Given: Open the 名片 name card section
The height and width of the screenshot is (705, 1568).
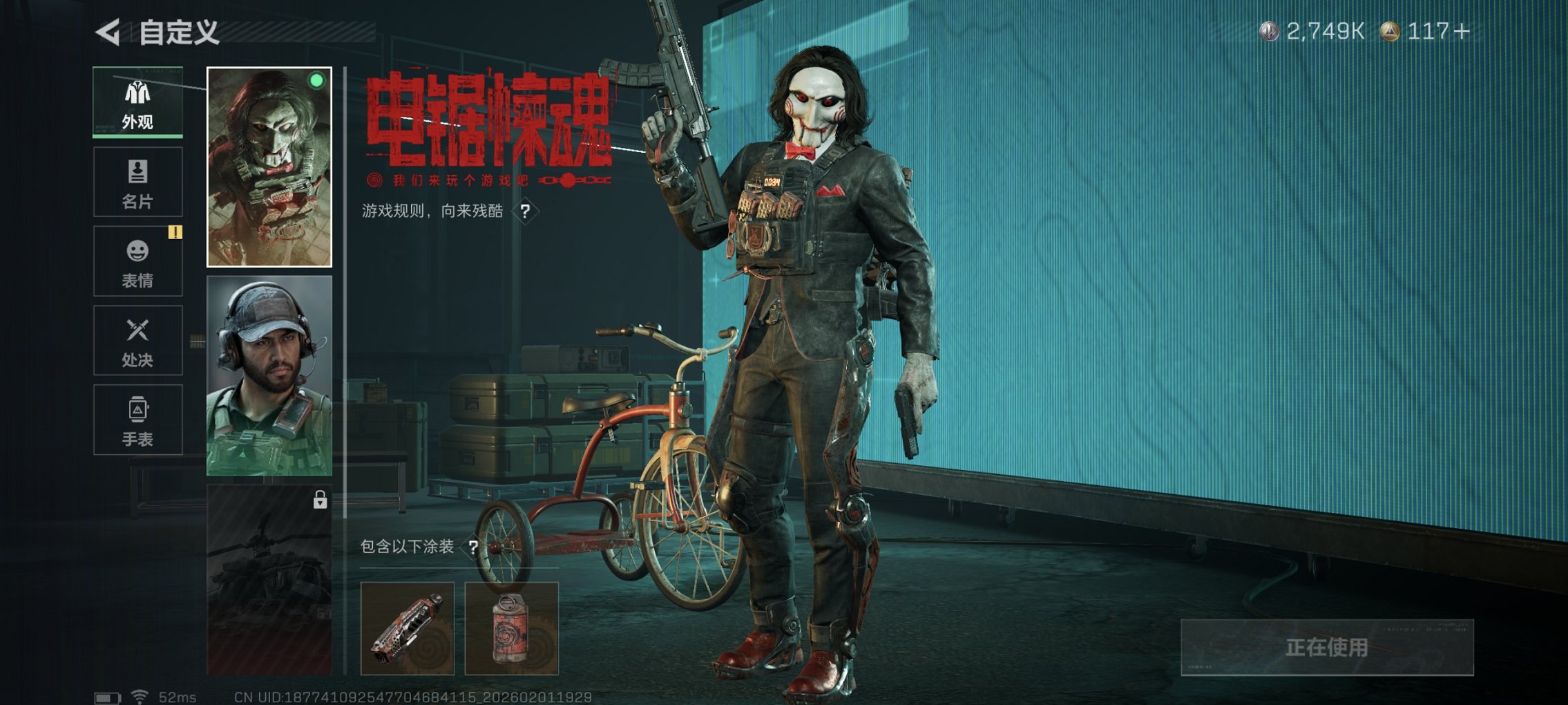Looking at the screenshot, I should pyautogui.click(x=137, y=181).
